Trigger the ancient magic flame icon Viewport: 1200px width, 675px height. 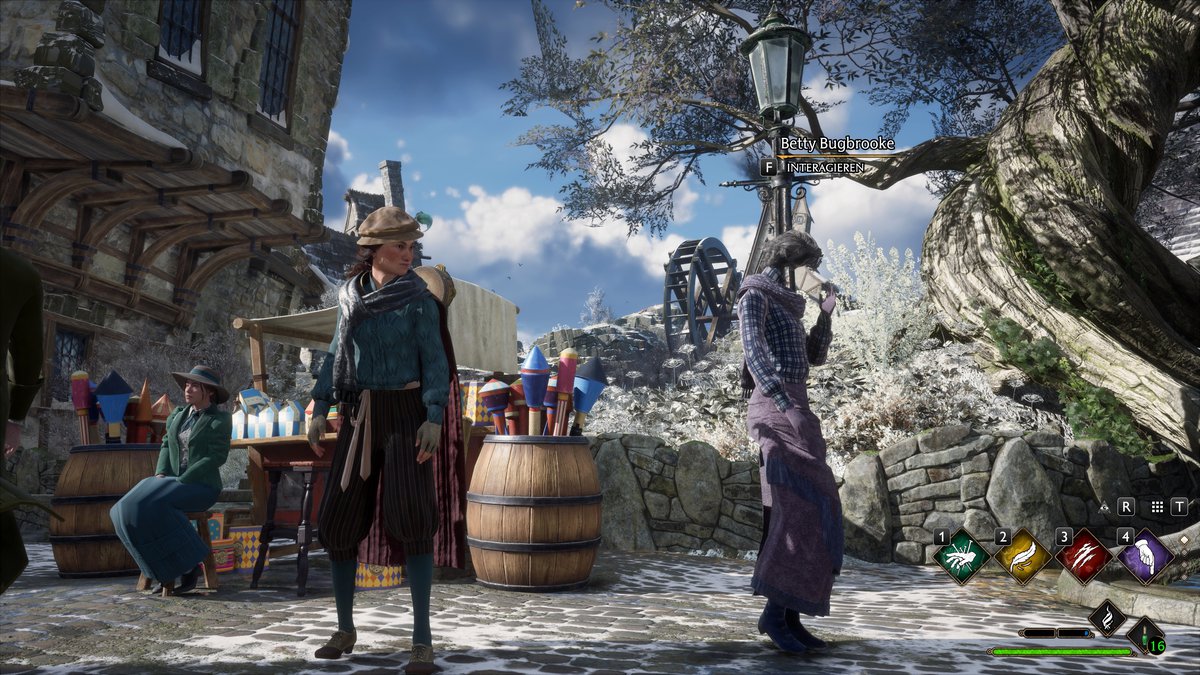click(1107, 617)
